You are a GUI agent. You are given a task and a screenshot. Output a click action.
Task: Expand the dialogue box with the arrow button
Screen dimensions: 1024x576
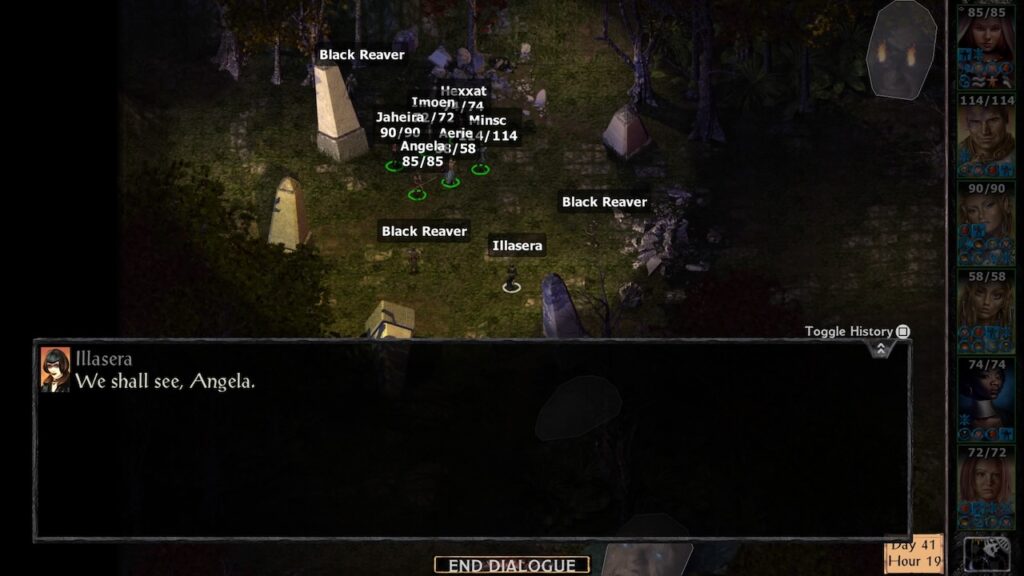coord(880,349)
